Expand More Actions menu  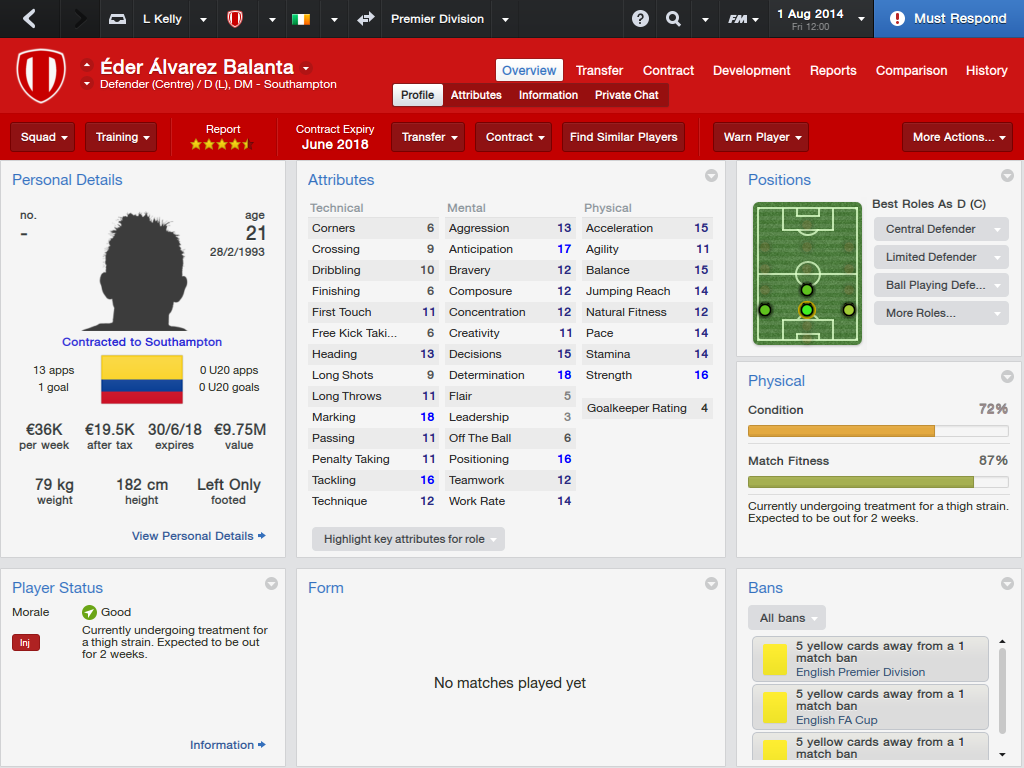coord(958,137)
